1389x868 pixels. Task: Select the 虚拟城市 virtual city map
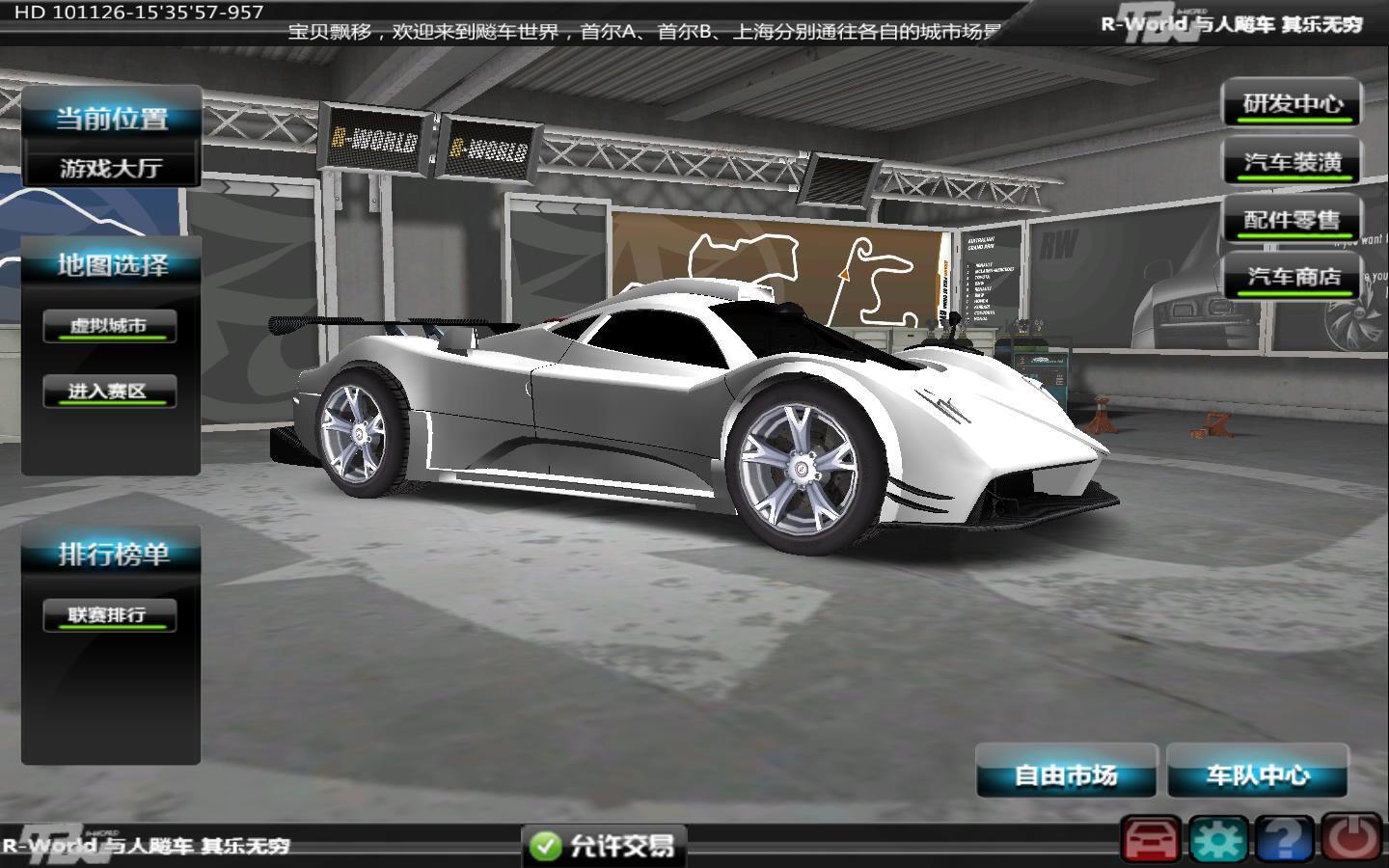109,326
